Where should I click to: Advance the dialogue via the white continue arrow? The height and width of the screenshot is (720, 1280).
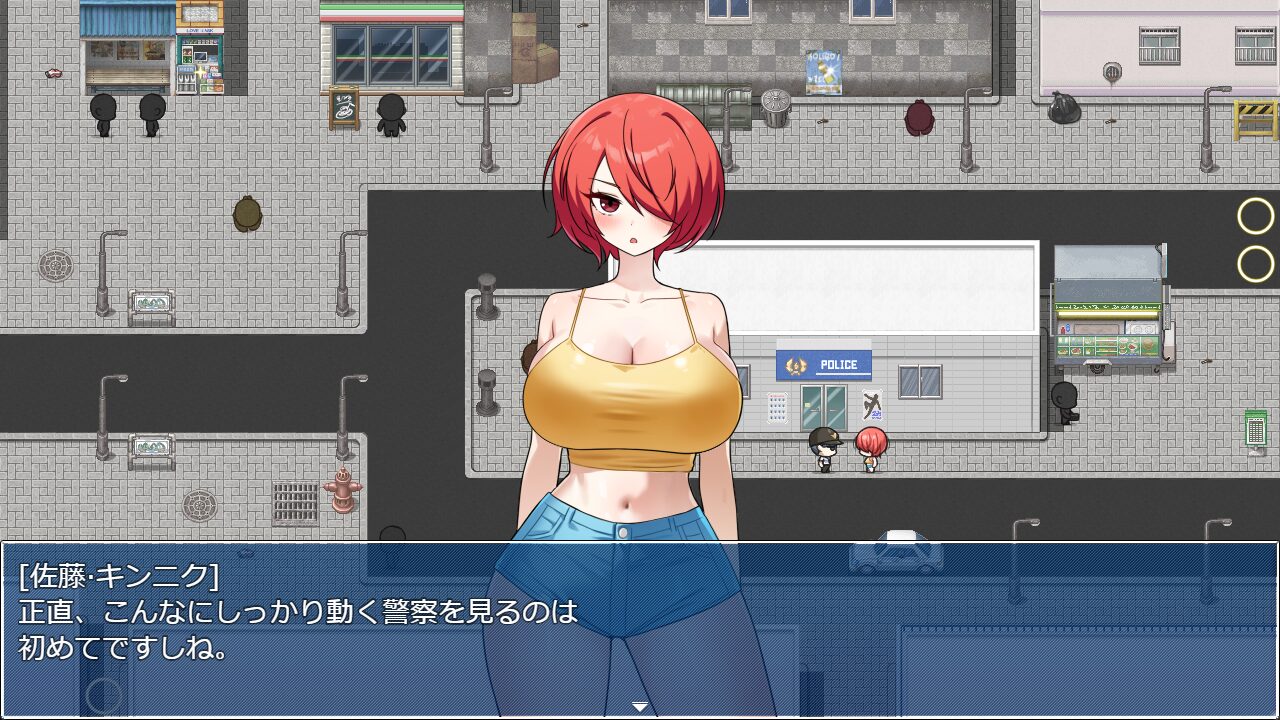coord(640,707)
